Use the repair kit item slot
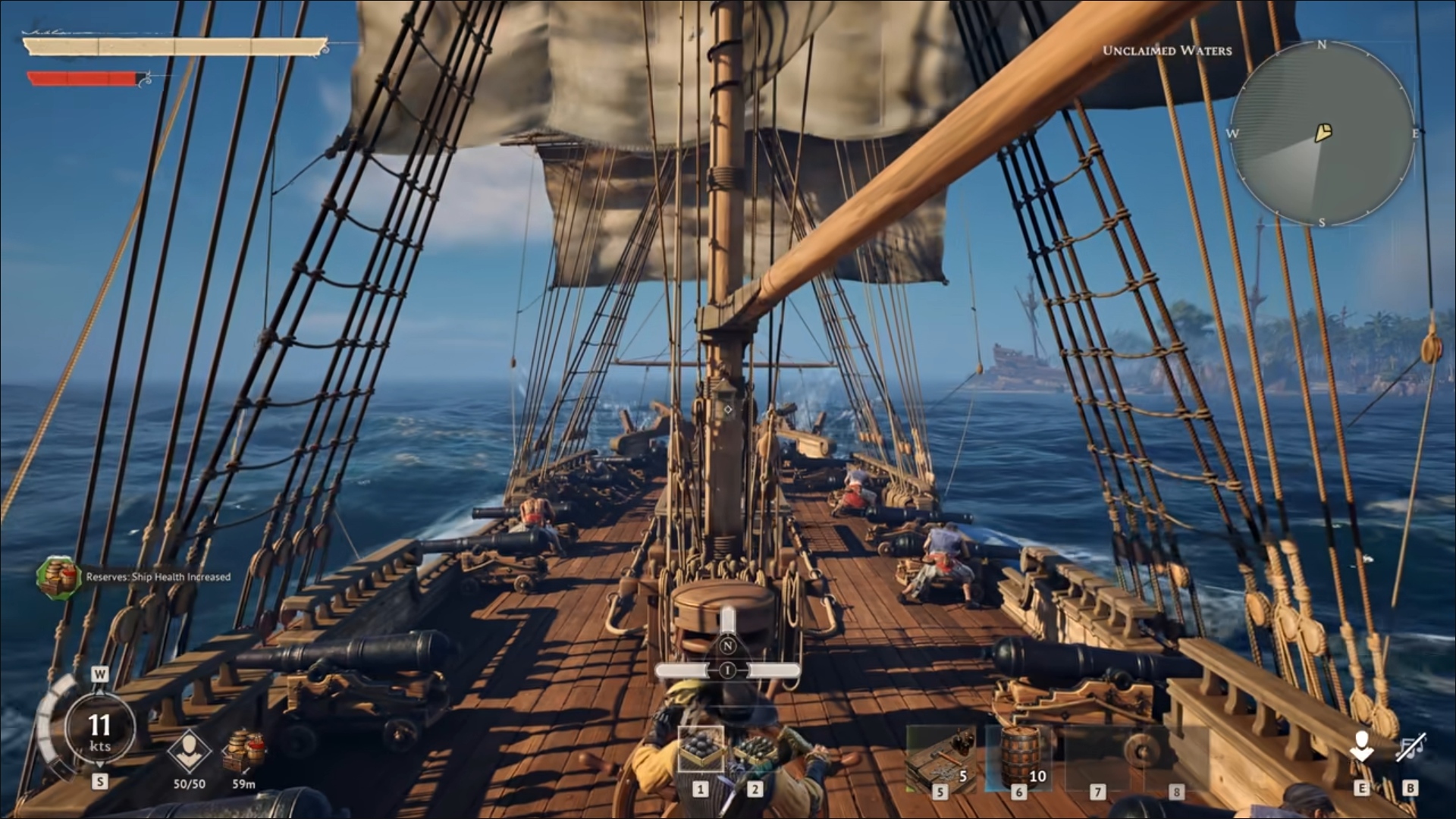Image resolution: width=1456 pixels, height=819 pixels. coord(940,758)
